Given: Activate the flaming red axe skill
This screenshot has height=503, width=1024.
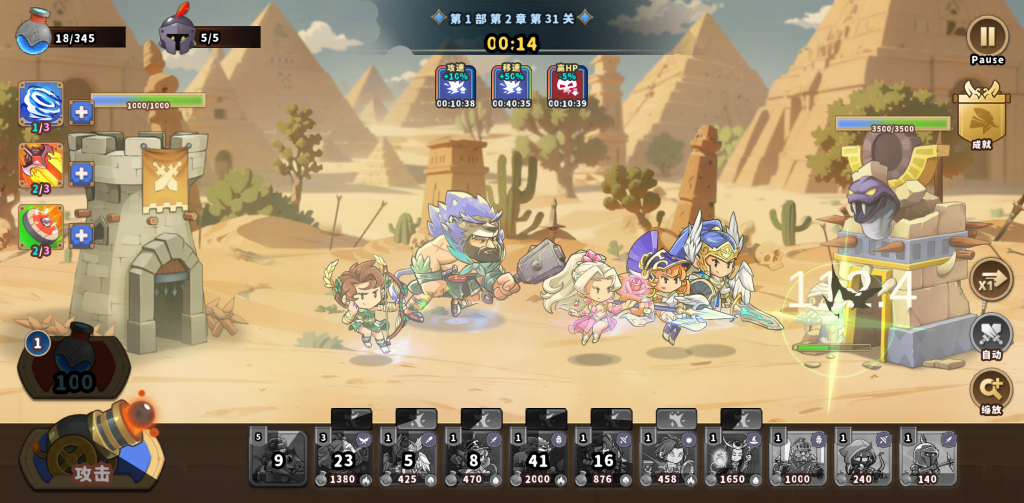Looking at the screenshot, I should click(x=41, y=165).
